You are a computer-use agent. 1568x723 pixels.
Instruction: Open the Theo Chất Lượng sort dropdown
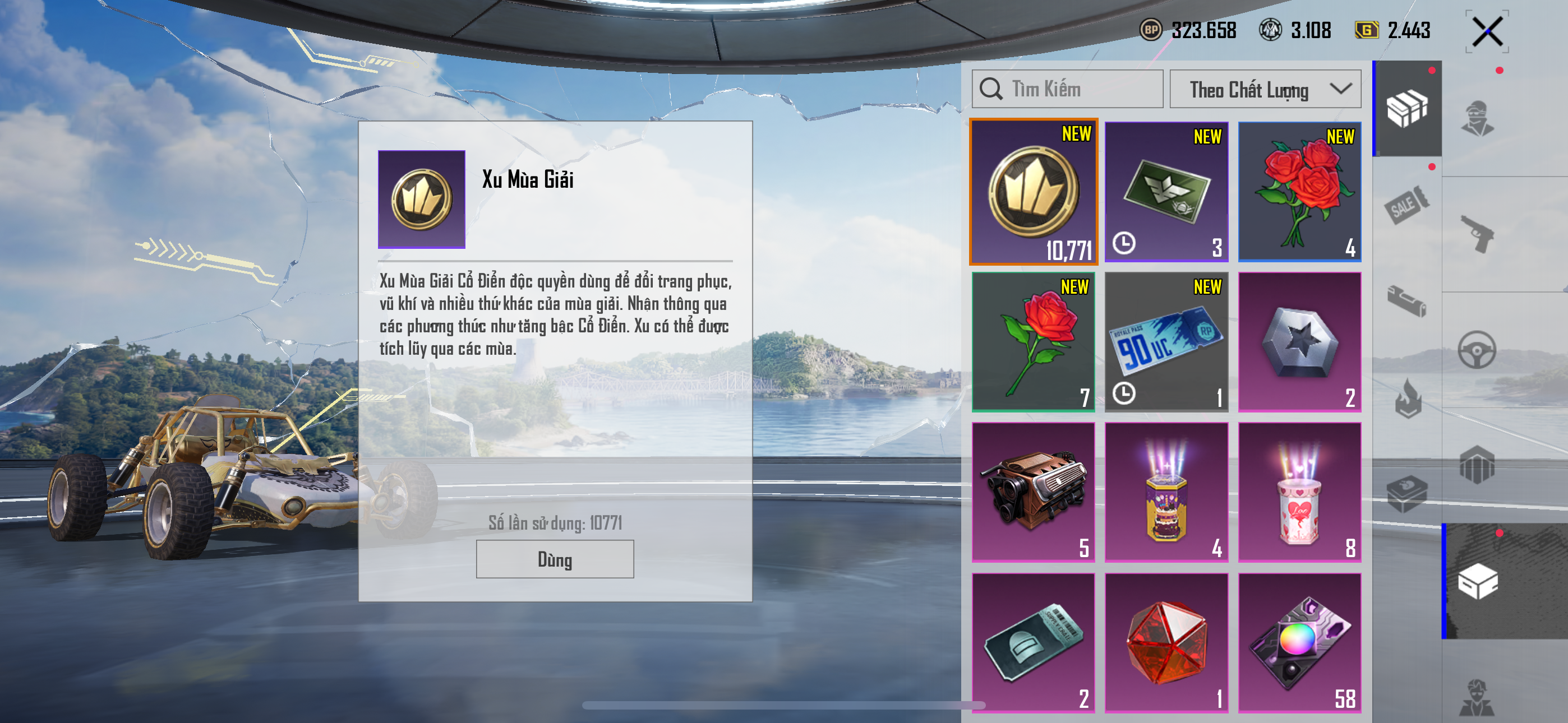[1265, 89]
